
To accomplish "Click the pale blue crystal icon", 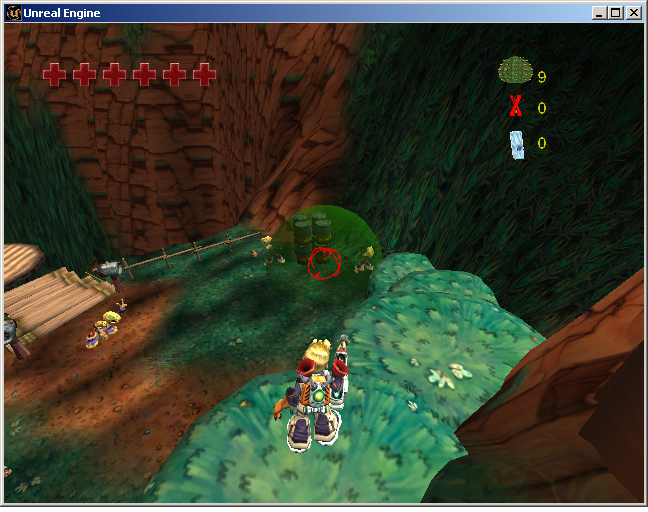I will [x=517, y=145].
